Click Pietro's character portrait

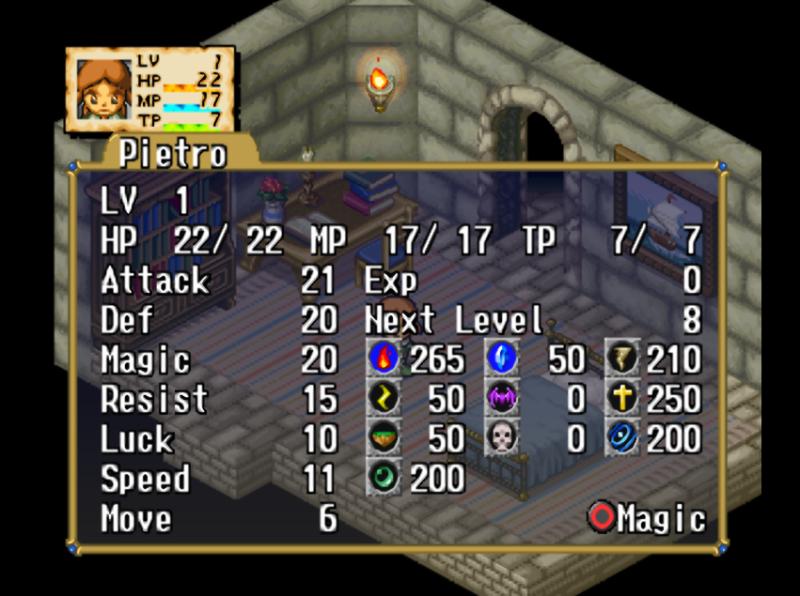pos(103,90)
